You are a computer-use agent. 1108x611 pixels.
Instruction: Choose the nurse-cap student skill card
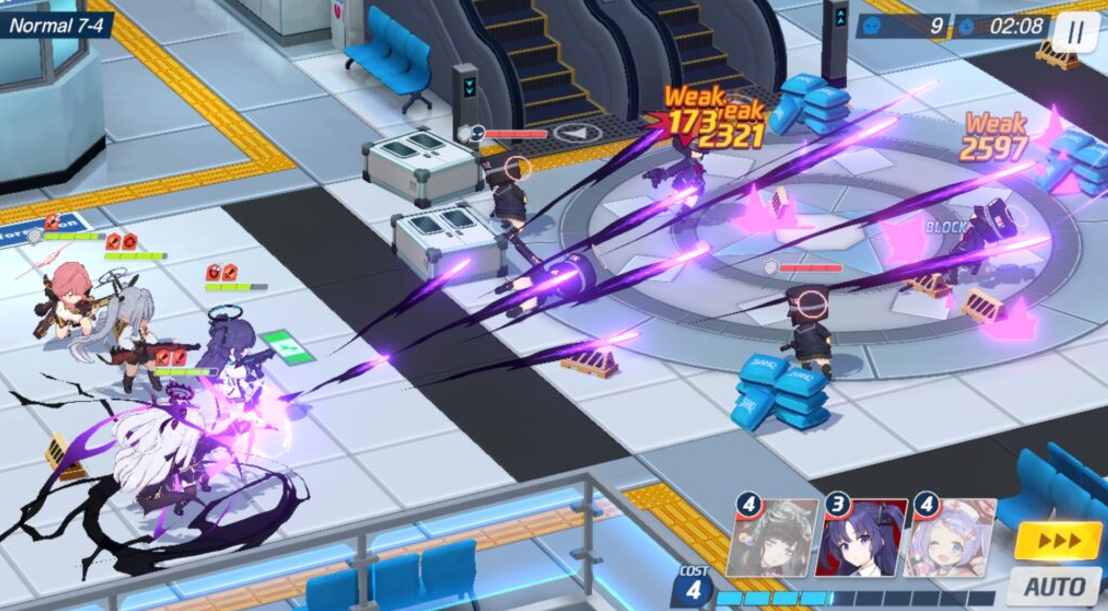[951, 539]
